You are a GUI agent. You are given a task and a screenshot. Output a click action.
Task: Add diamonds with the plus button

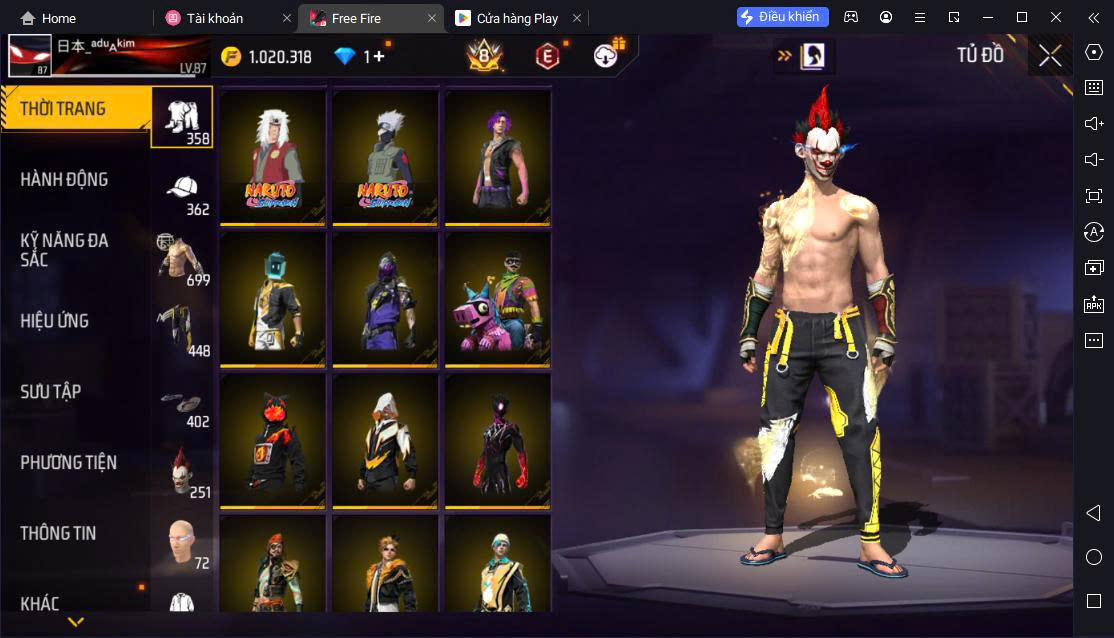(379, 57)
